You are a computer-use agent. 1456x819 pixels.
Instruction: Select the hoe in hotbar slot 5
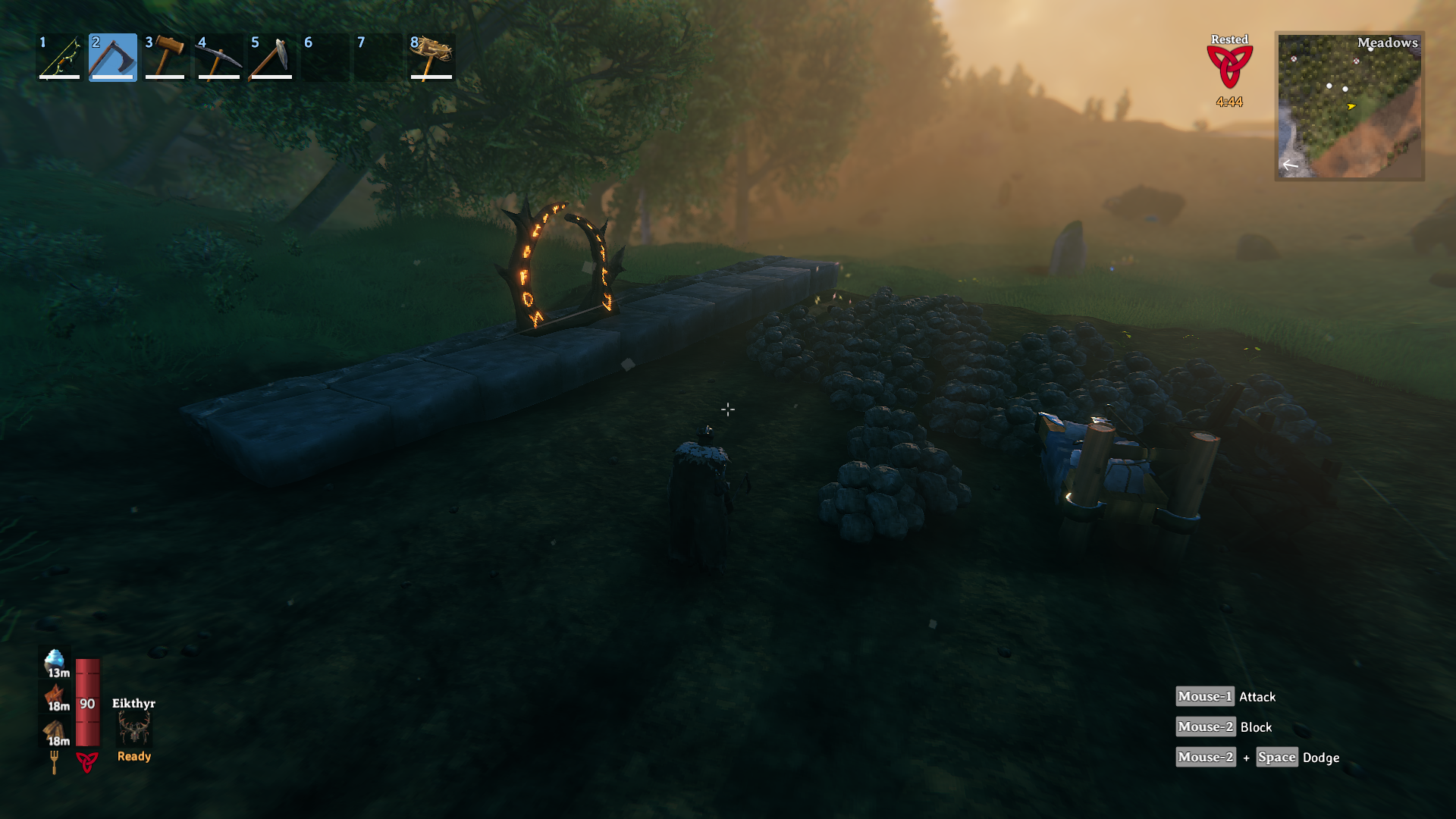tap(271, 57)
